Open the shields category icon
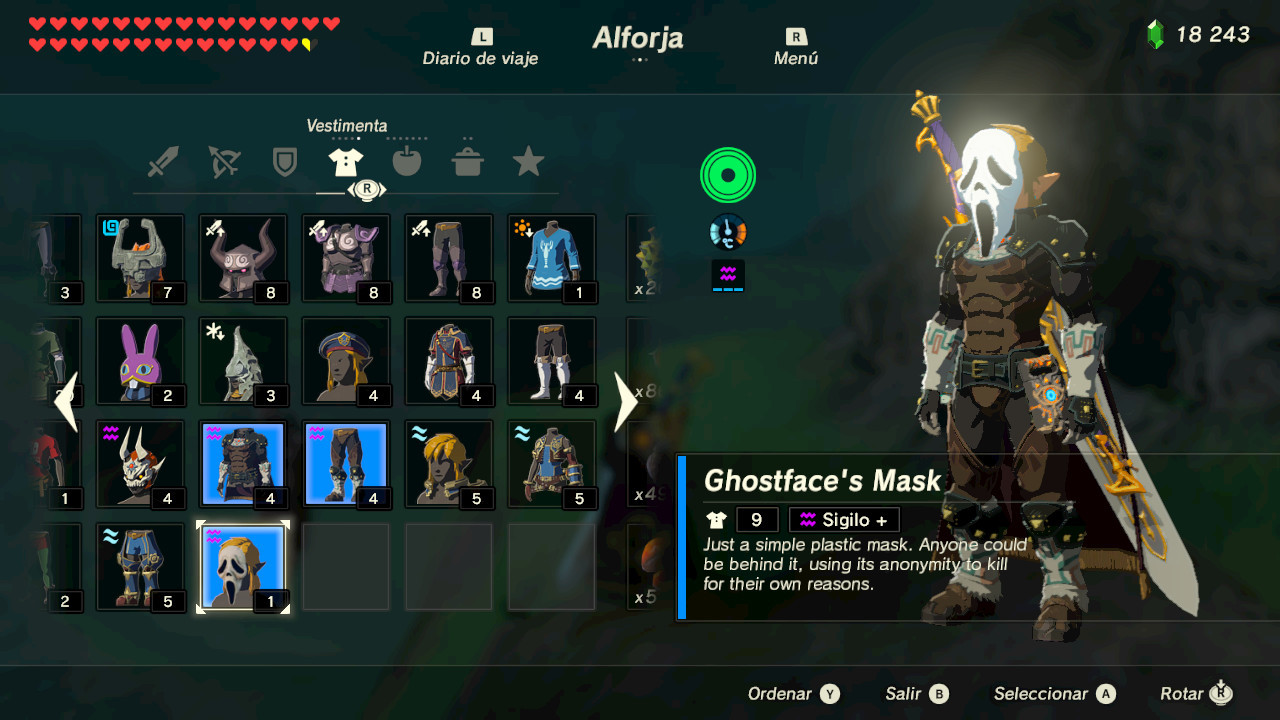This screenshot has height=720, width=1280. click(285, 160)
